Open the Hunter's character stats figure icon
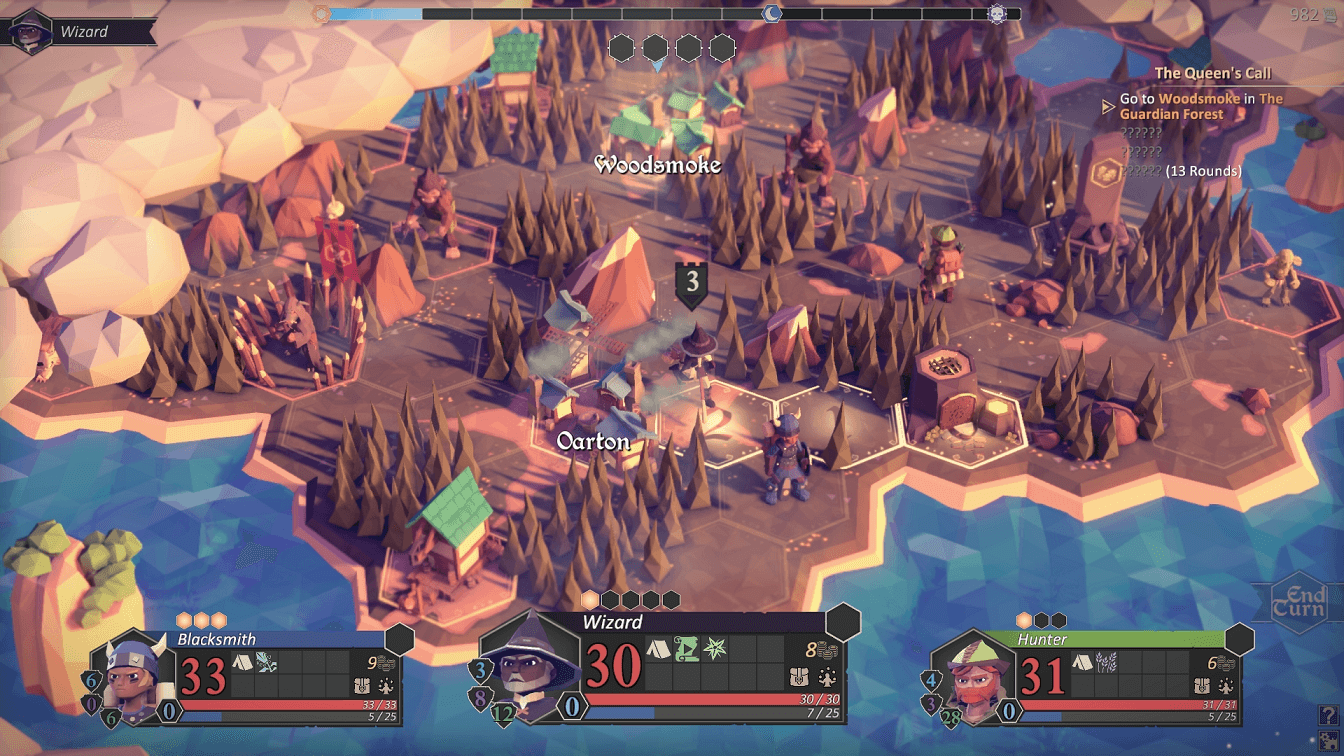 point(1226,687)
